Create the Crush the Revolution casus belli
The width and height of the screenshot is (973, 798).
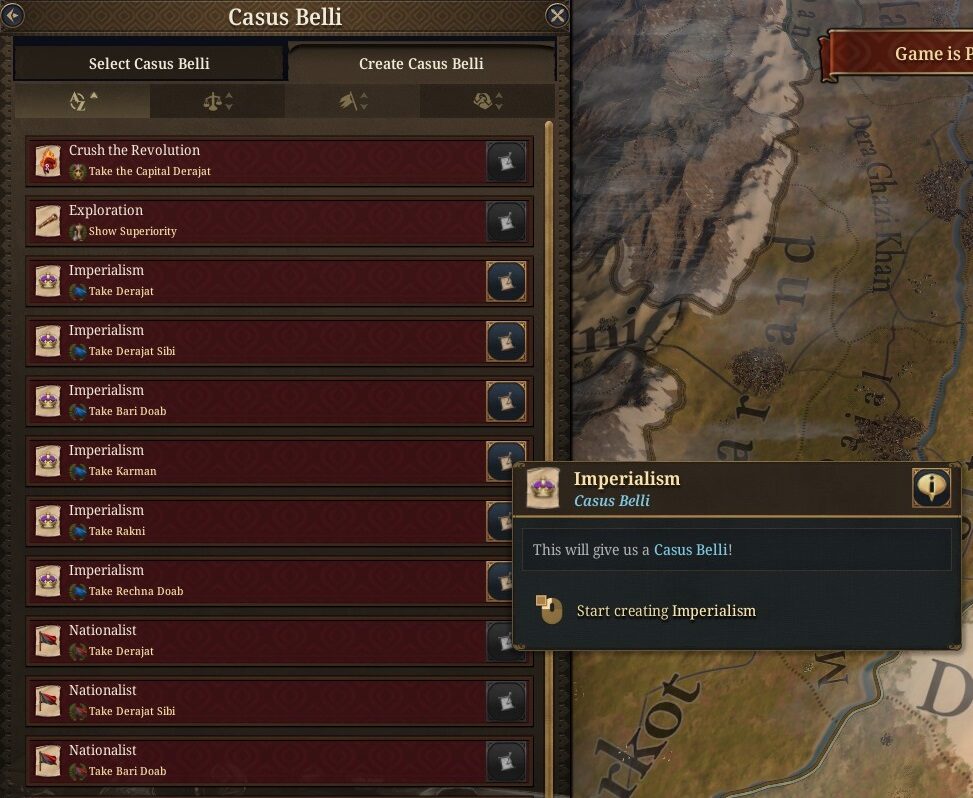pos(506,161)
